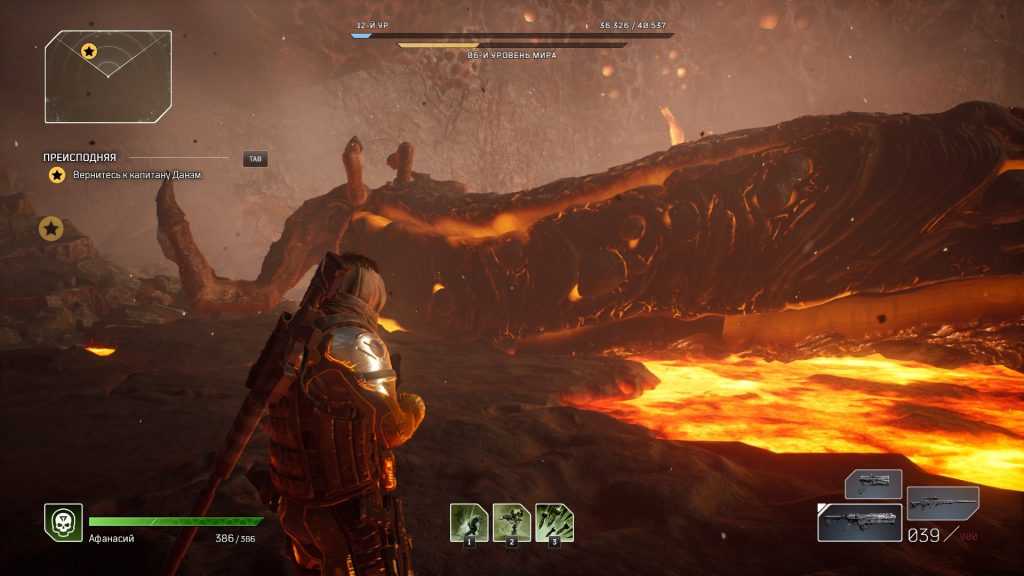Choose the equipped assault rifle slot
Screen dimensions: 1024x576
tap(859, 522)
